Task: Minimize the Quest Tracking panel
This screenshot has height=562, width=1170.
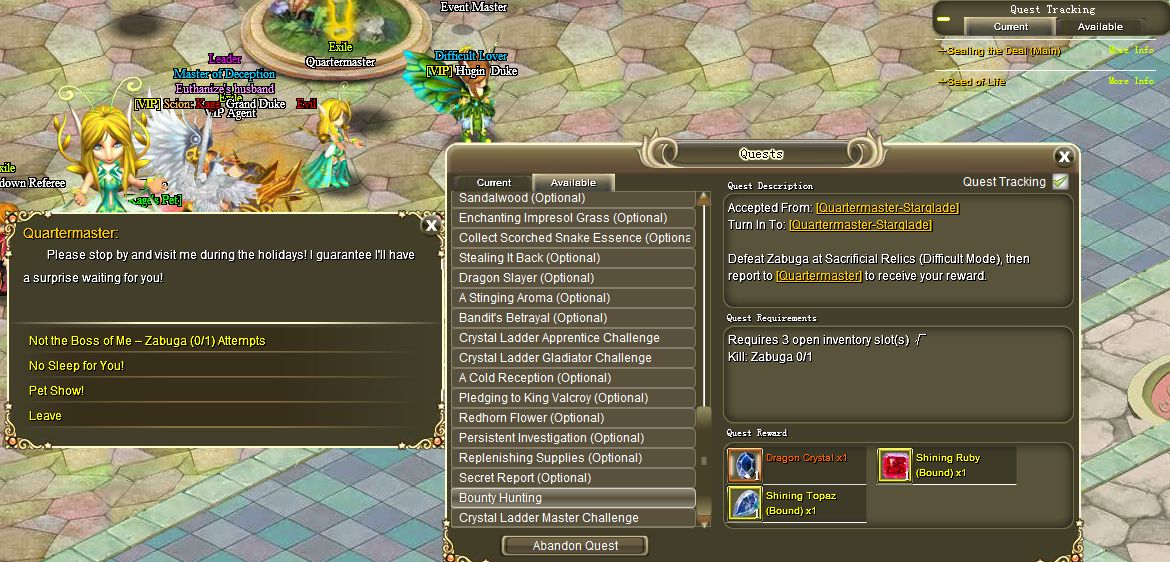Action: [944, 19]
